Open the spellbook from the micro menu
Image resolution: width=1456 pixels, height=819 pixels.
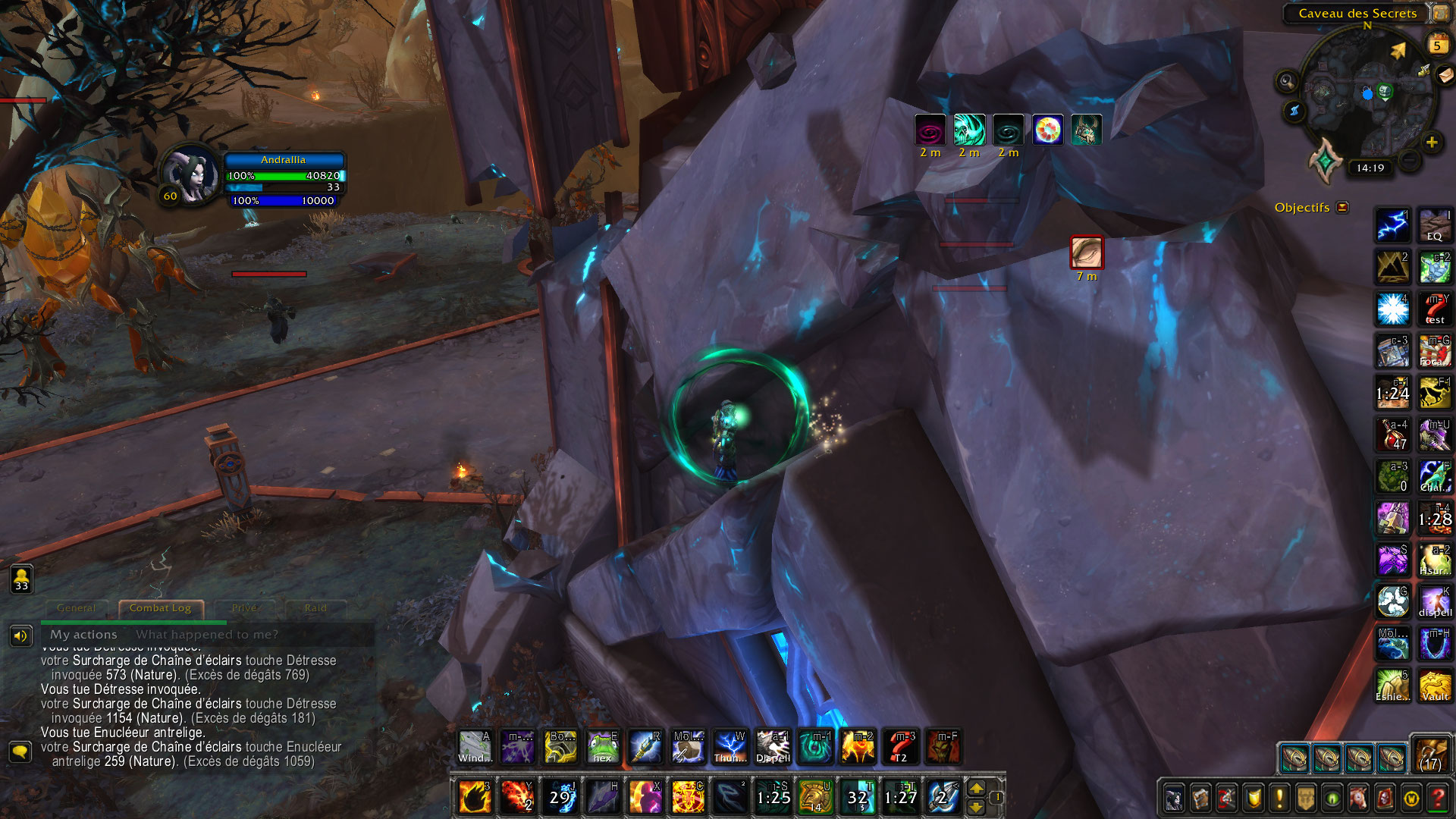tap(1200, 797)
